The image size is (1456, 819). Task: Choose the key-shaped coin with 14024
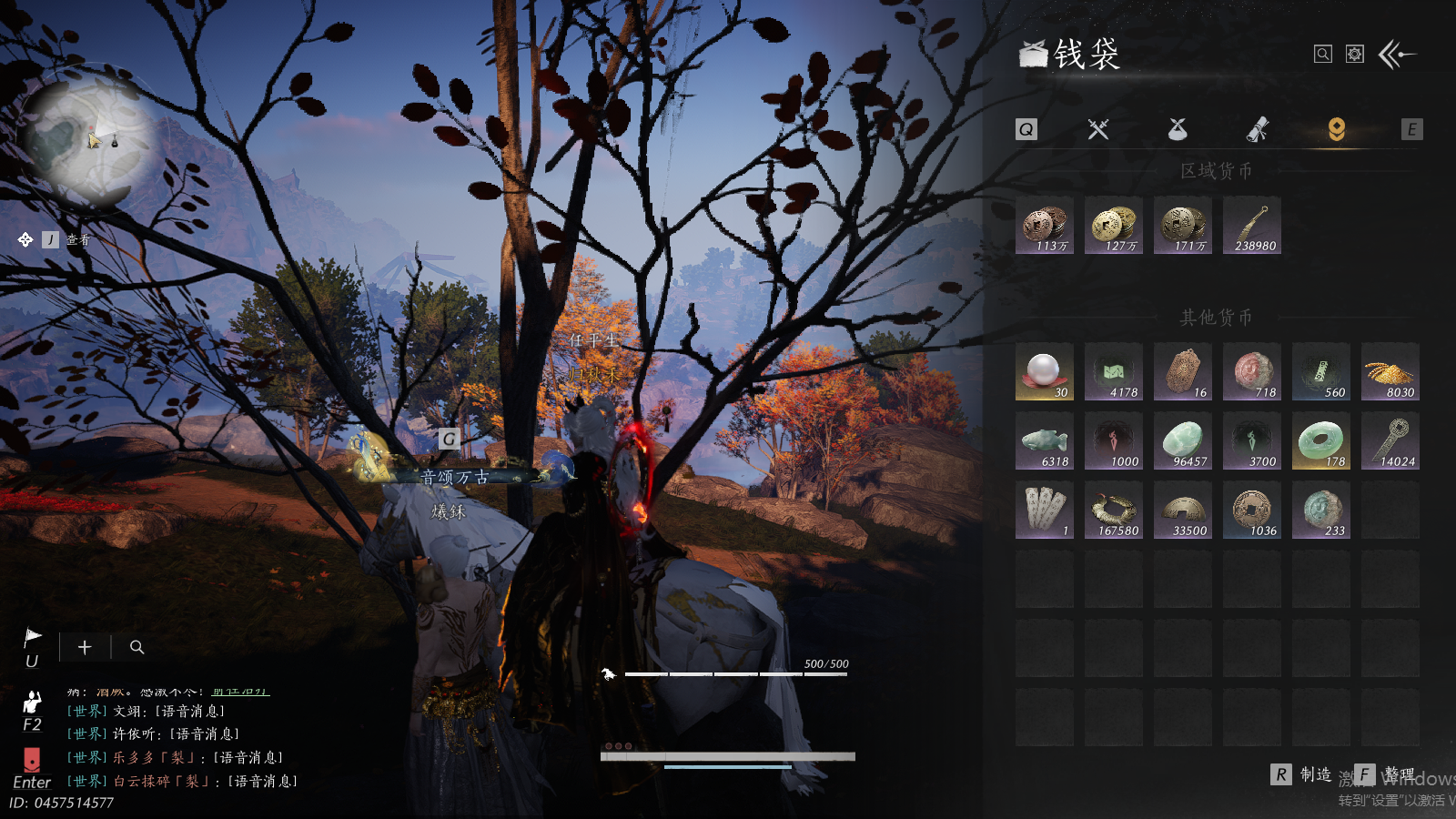coord(1390,441)
